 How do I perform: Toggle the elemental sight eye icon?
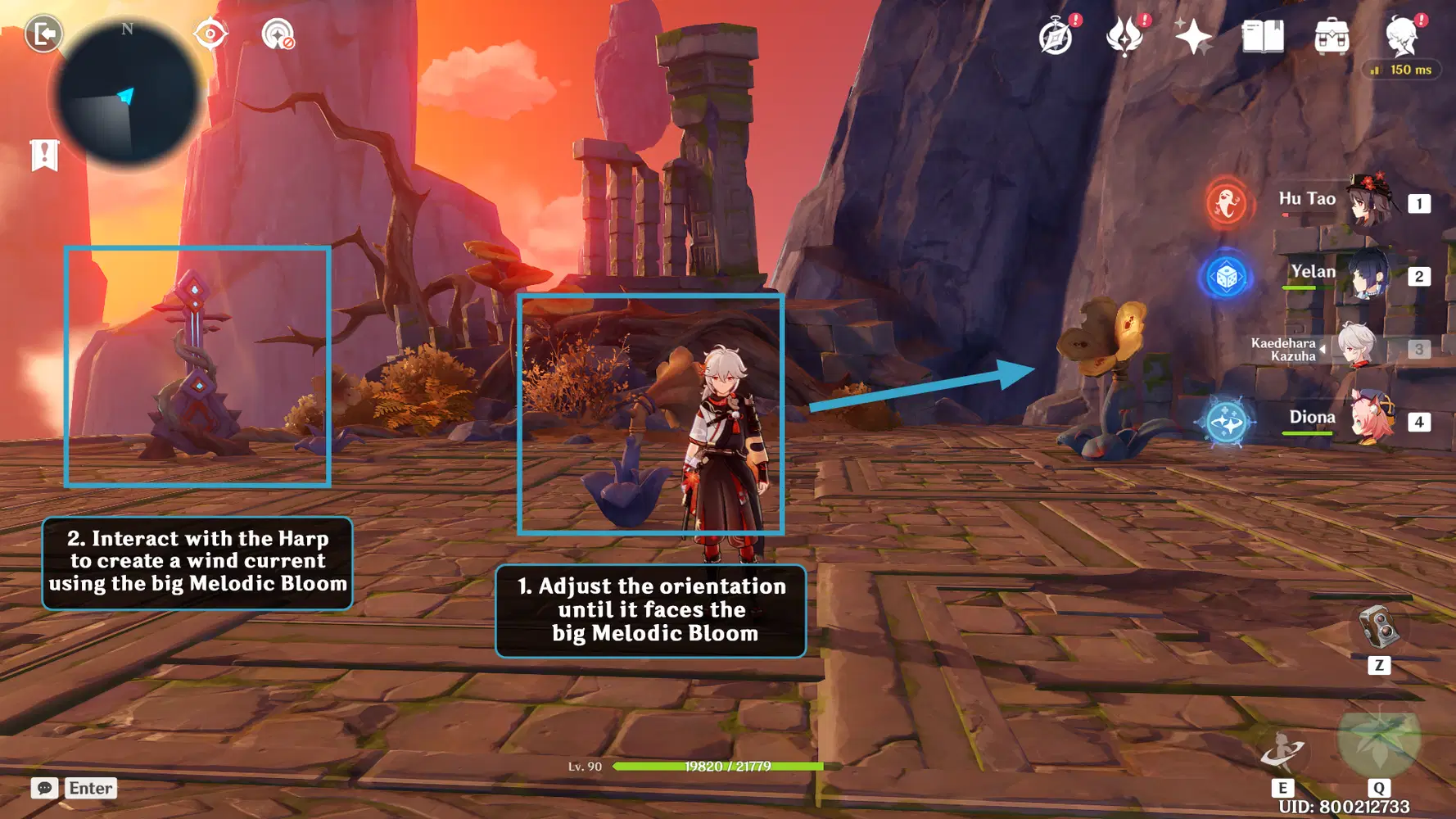click(210, 34)
